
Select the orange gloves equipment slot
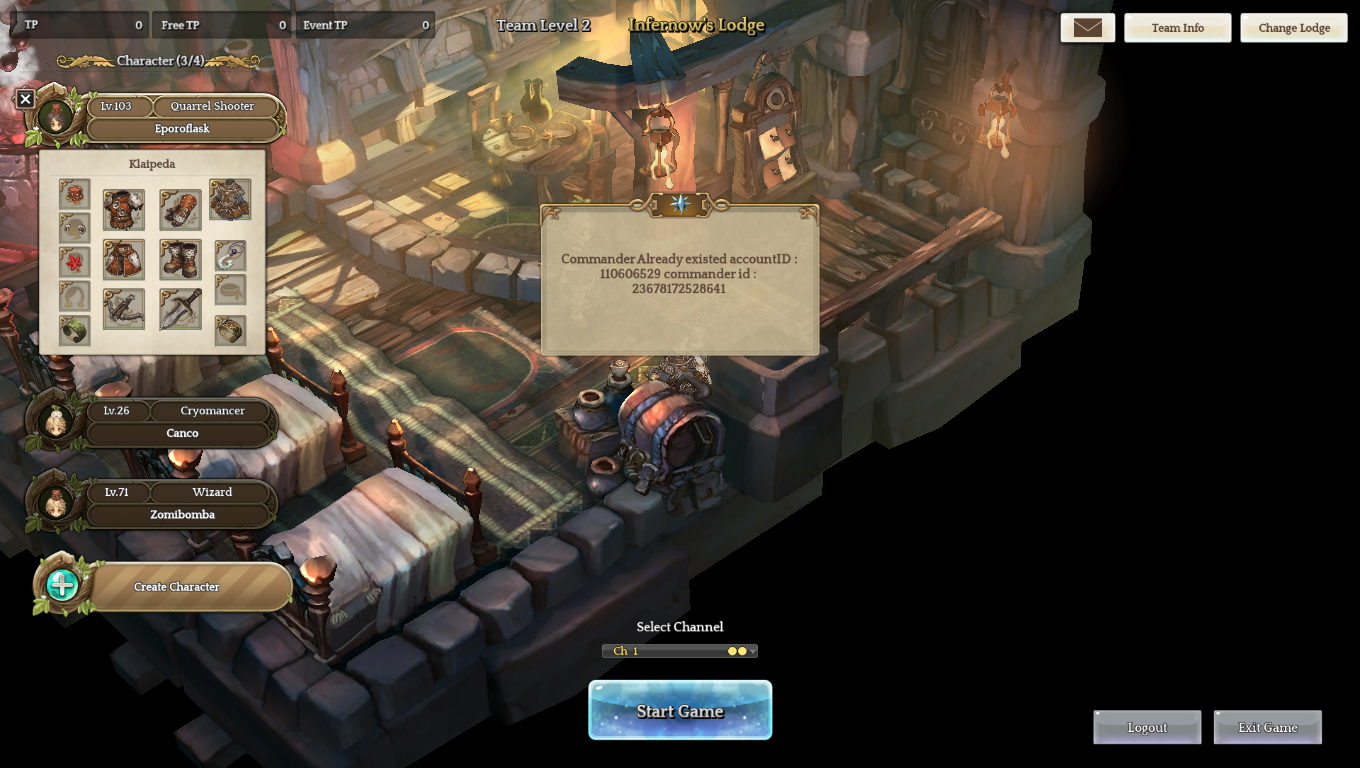(x=180, y=210)
